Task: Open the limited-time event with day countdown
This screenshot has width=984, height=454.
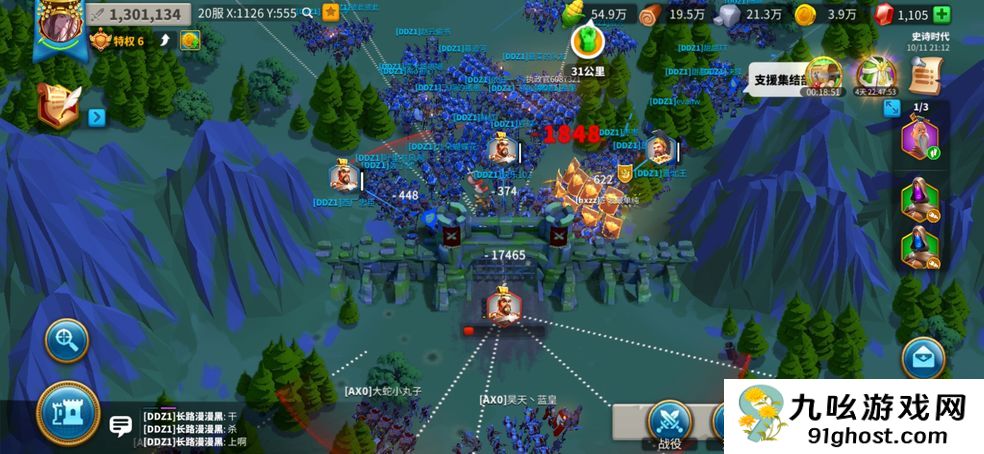Action: (x=874, y=75)
